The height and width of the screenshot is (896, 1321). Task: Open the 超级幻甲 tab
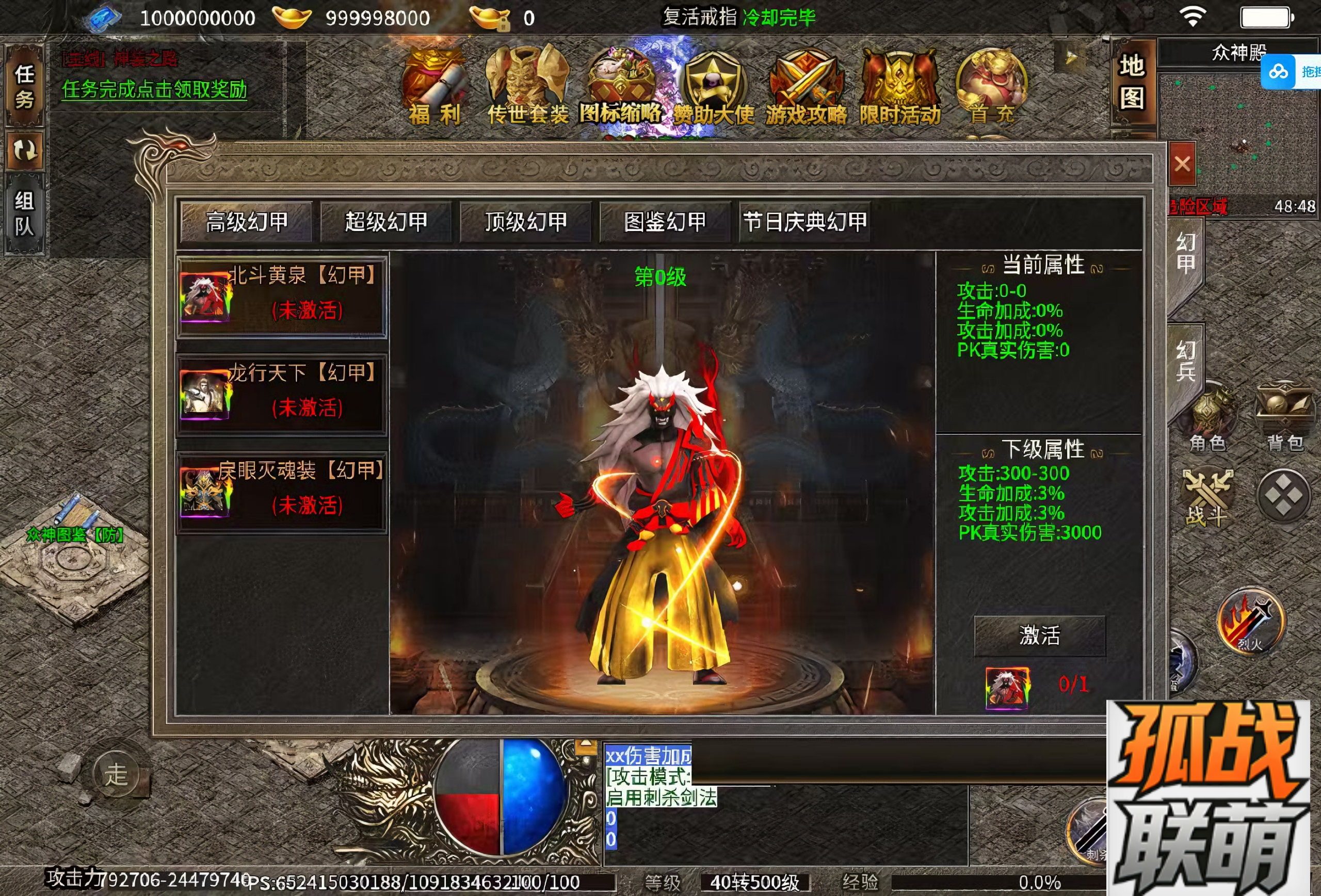coord(386,222)
